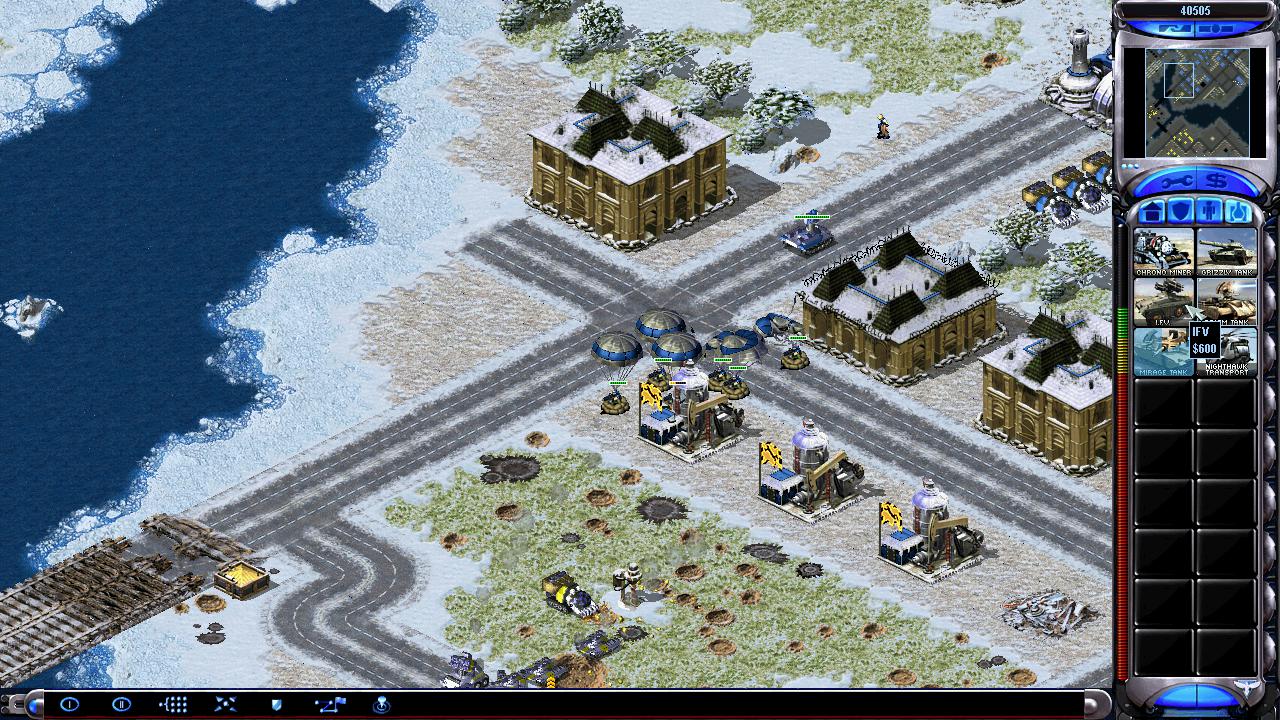
Task: Toggle the flag waypoint planning mode
Action: coord(329,704)
